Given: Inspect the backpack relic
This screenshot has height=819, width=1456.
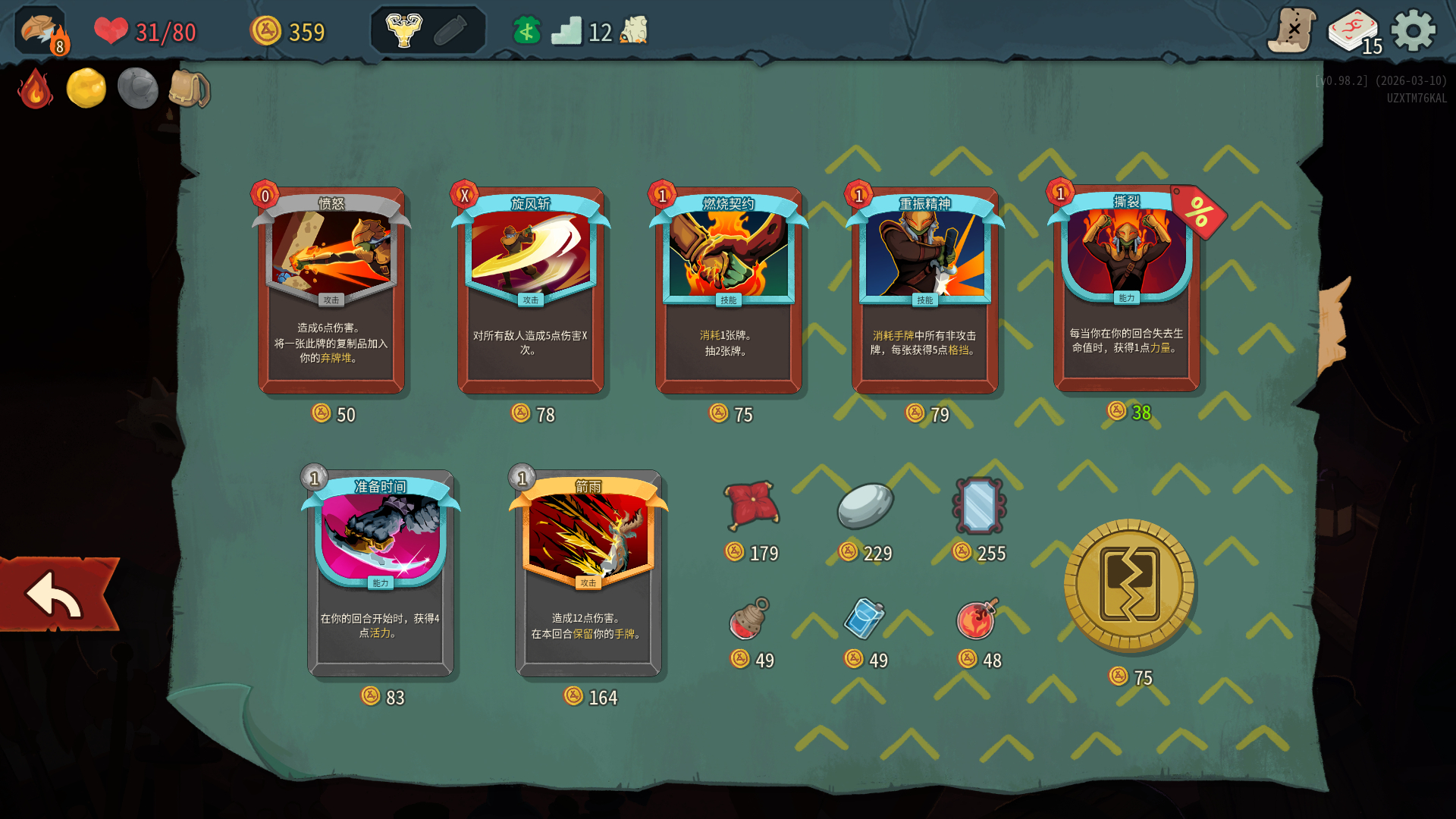Looking at the screenshot, I should point(189,89).
